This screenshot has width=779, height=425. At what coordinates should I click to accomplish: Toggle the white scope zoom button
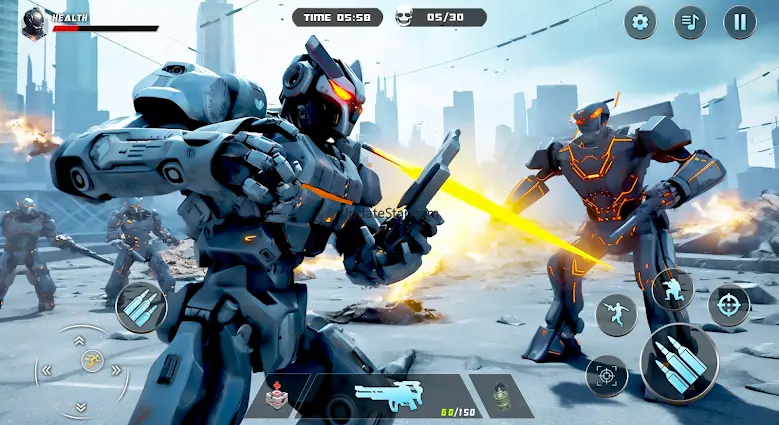pyautogui.click(x=607, y=376)
